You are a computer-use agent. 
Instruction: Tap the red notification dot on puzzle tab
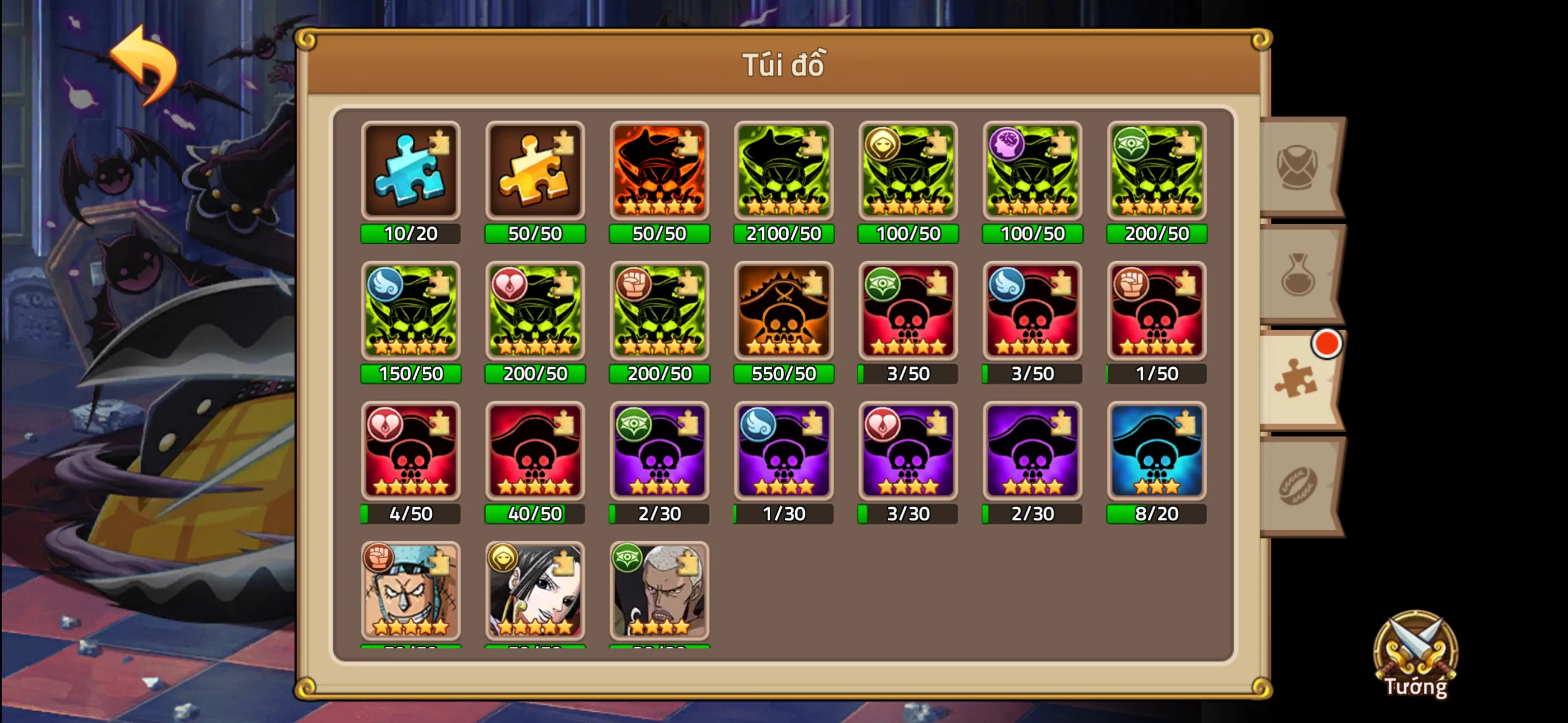pos(1326,342)
